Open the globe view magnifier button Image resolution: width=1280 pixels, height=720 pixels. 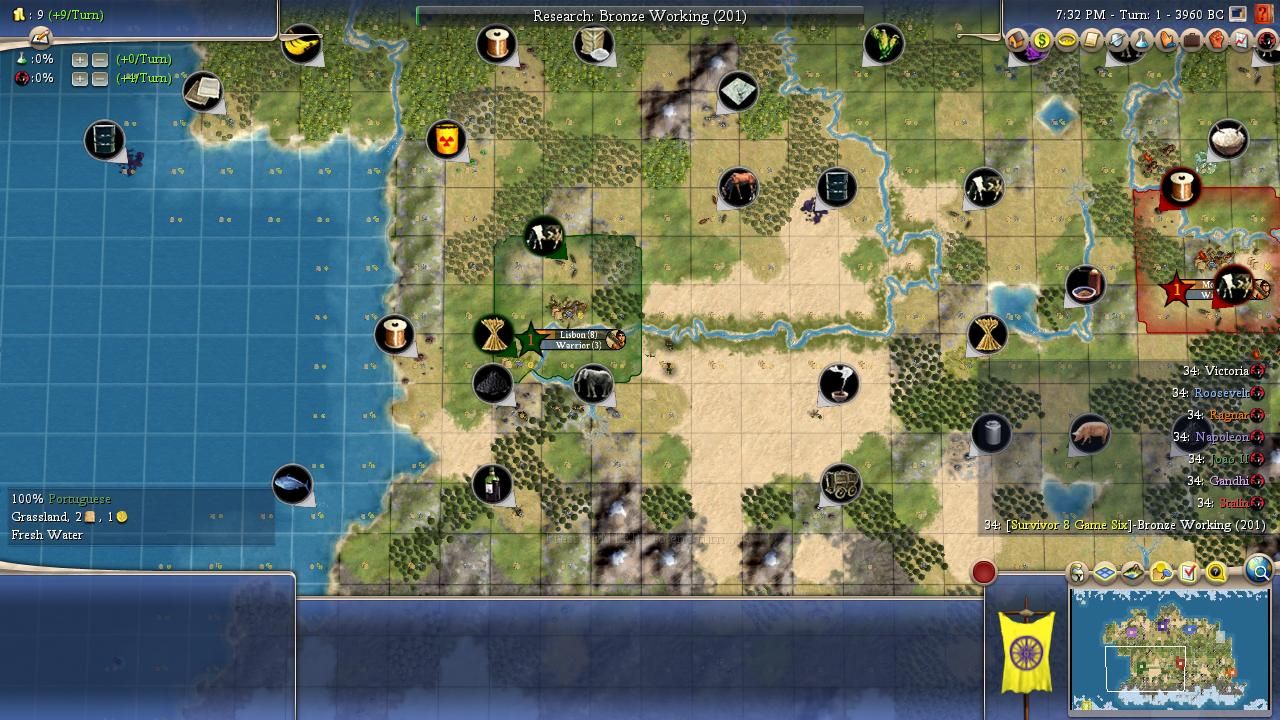point(1259,570)
